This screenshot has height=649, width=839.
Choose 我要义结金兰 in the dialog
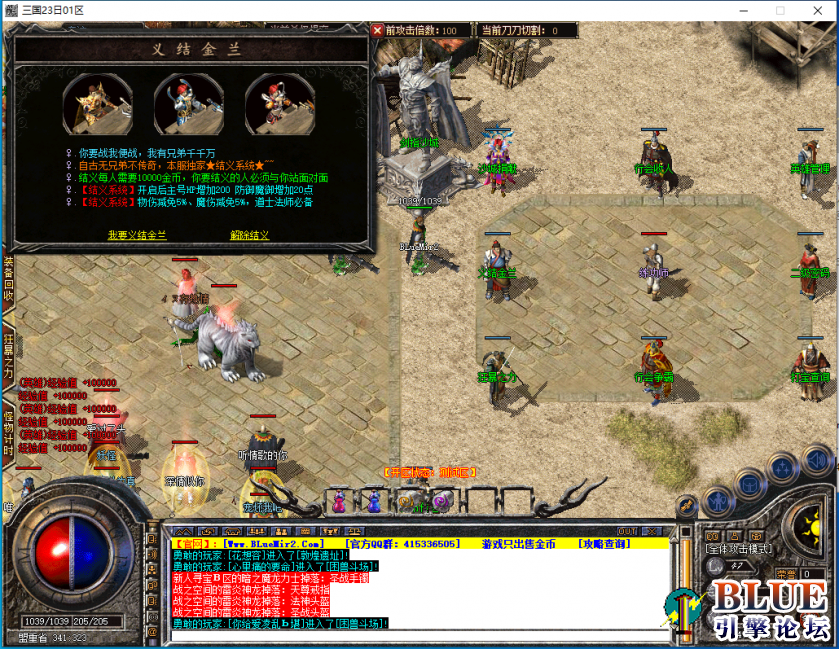[x=137, y=235]
